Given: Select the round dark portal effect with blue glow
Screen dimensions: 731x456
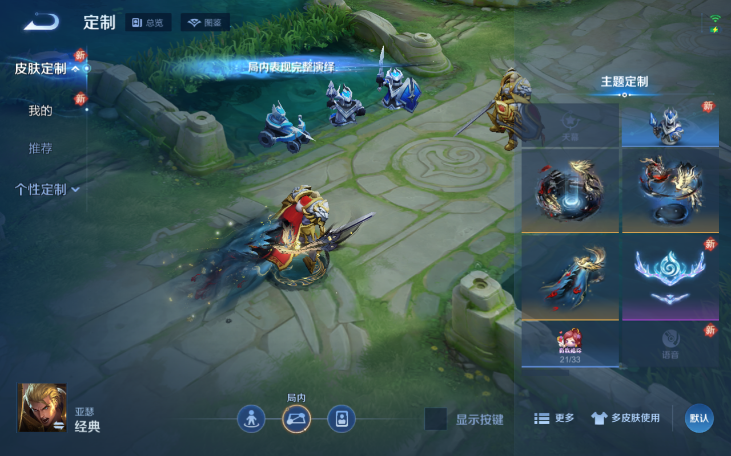Looking at the screenshot, I should click(x=570, y=190).
